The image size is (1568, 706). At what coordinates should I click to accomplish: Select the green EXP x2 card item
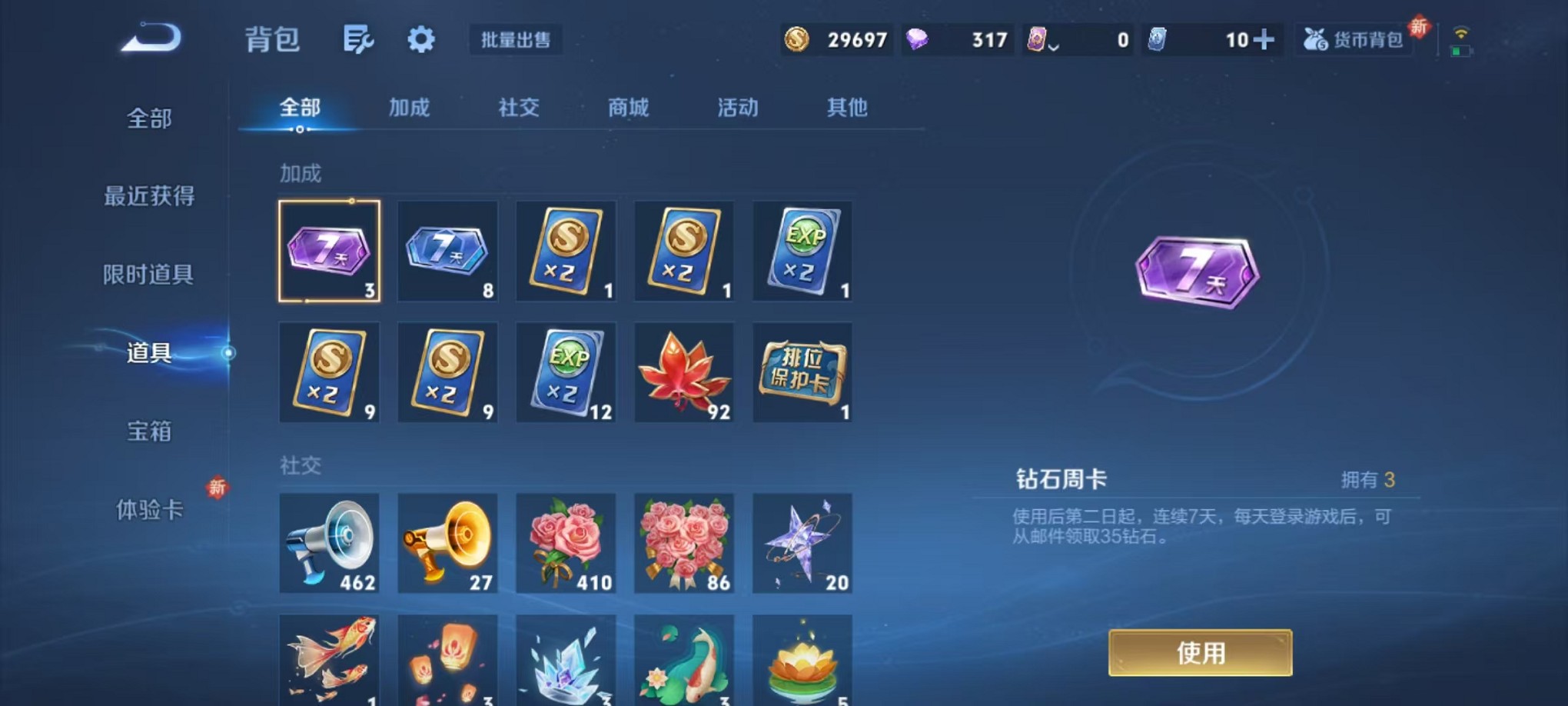[x=802, y=251]
